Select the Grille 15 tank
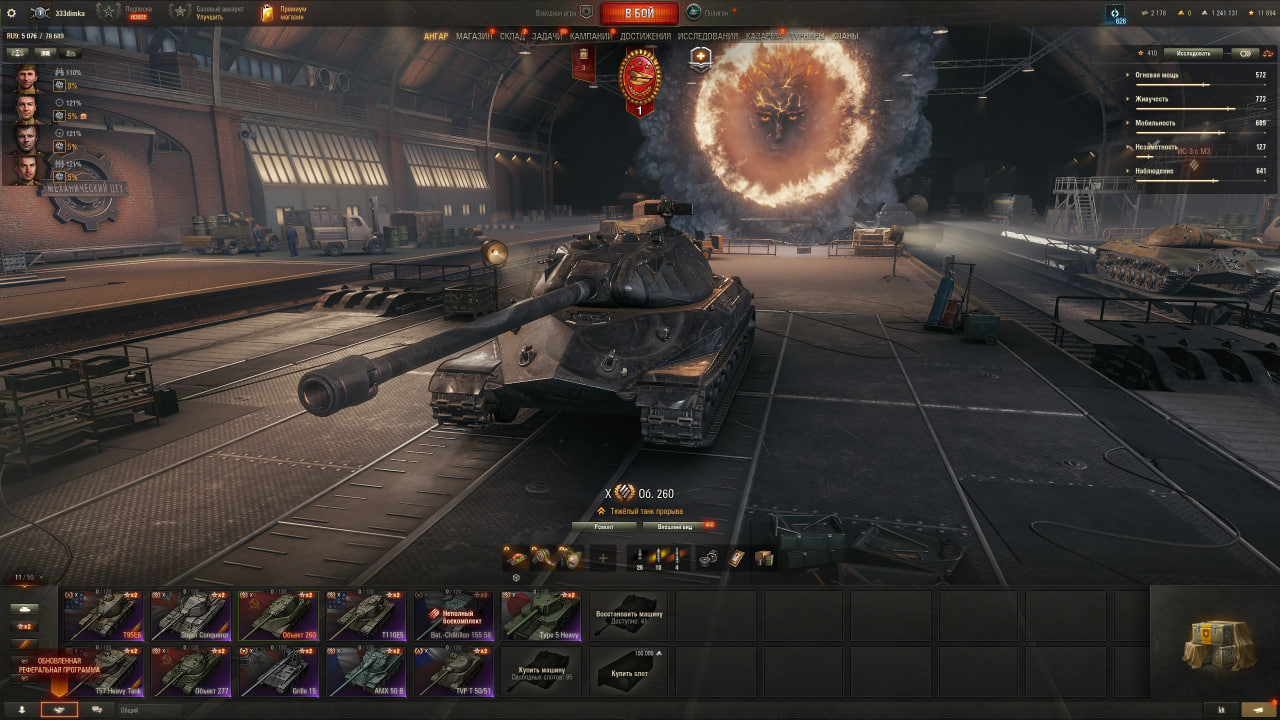 tap(279, 671)
